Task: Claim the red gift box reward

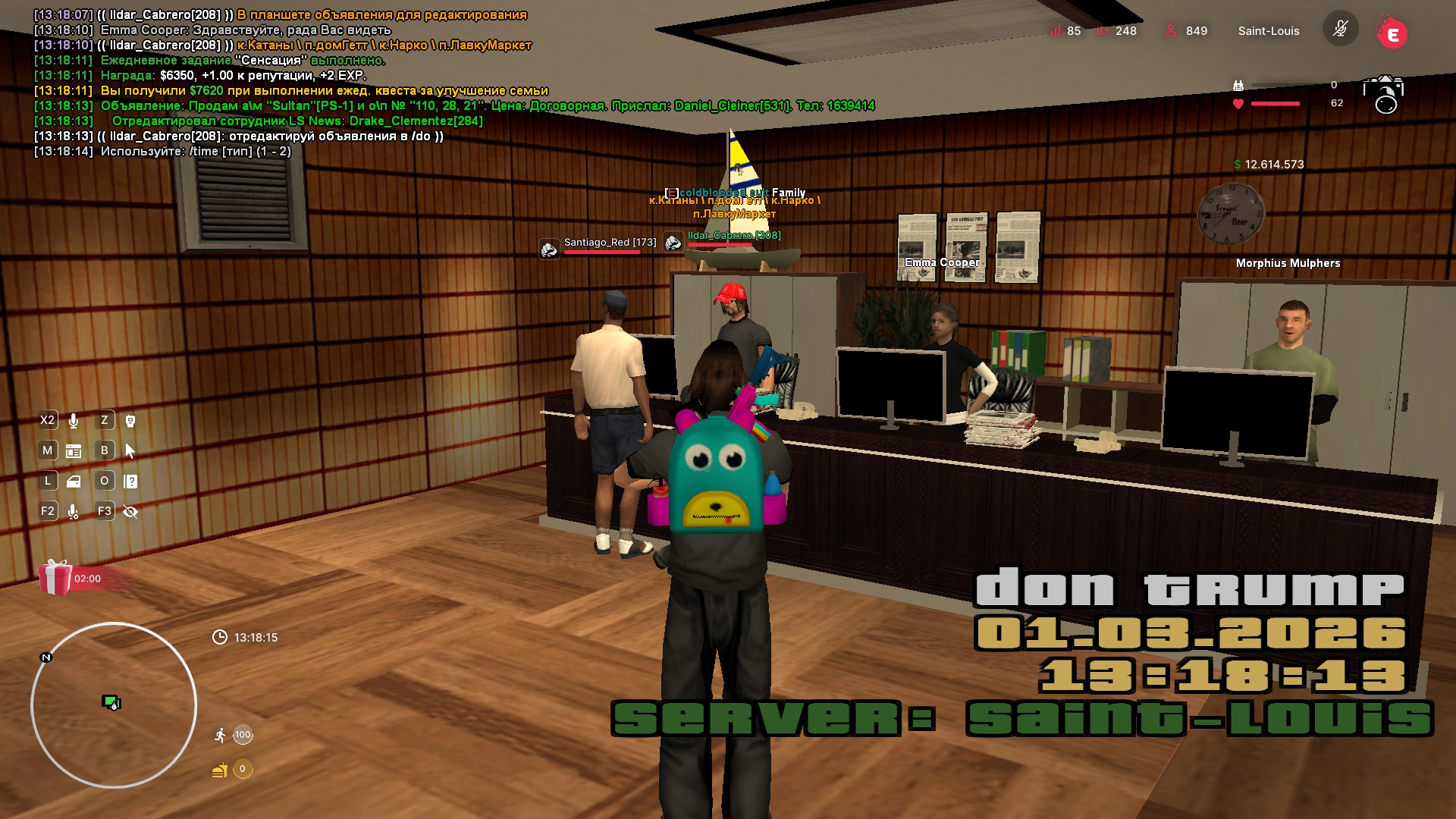Action: coord(55,578)
